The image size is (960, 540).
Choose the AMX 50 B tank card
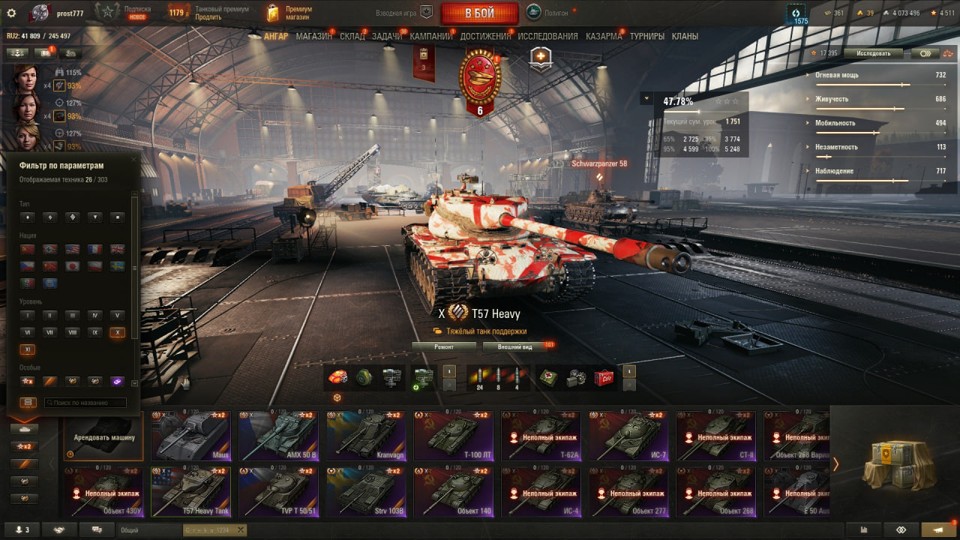click(278, 436)
